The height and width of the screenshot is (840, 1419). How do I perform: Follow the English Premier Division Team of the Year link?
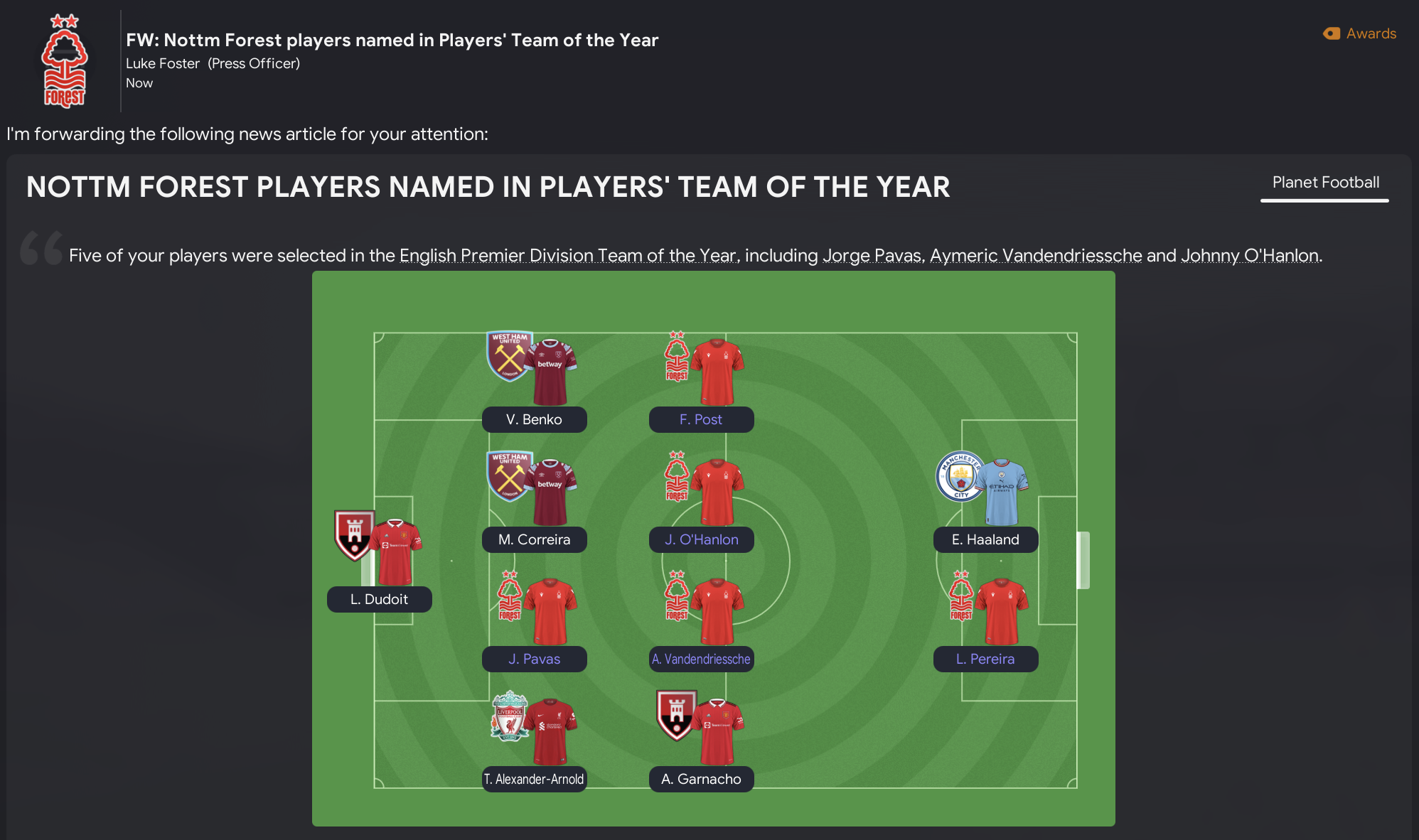(x=567, y=256)
